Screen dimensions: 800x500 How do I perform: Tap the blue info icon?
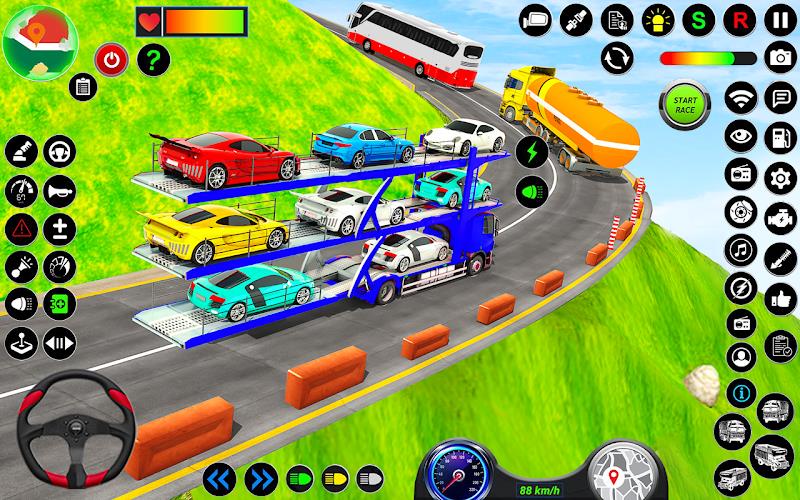[x=741, y=391]
